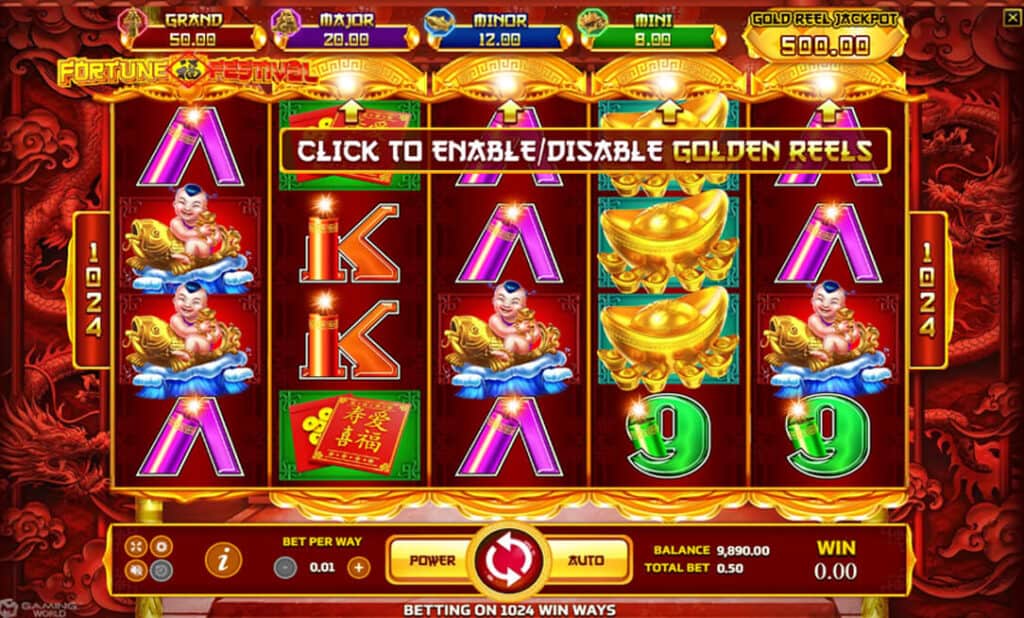Toggle fullscreen with the arrows icon
The width and height of the screenshot is (1024, 618).
[x=134, y=548]
